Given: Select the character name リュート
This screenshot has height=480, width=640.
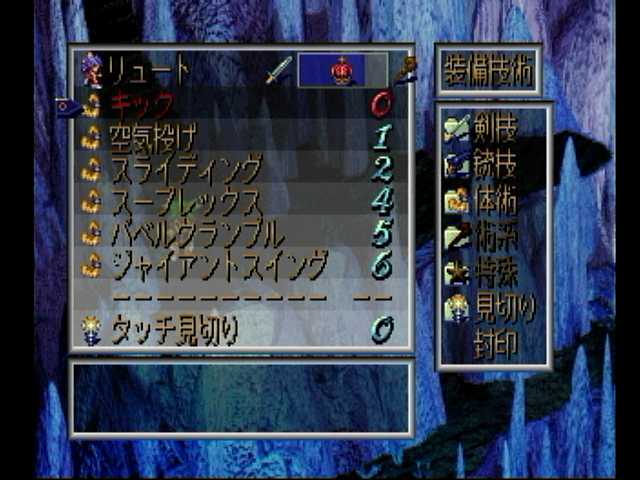Looking at the screenshot, I should [x=148, y=70].
